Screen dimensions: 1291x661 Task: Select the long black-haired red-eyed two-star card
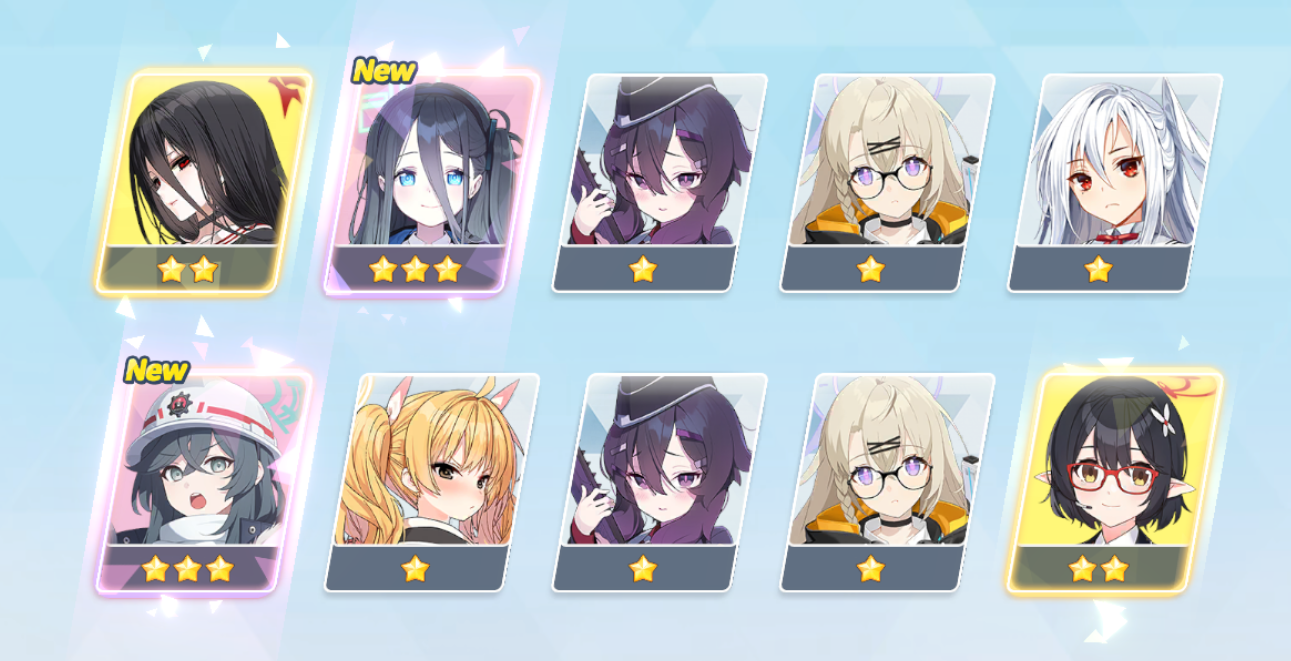(205, 182)
